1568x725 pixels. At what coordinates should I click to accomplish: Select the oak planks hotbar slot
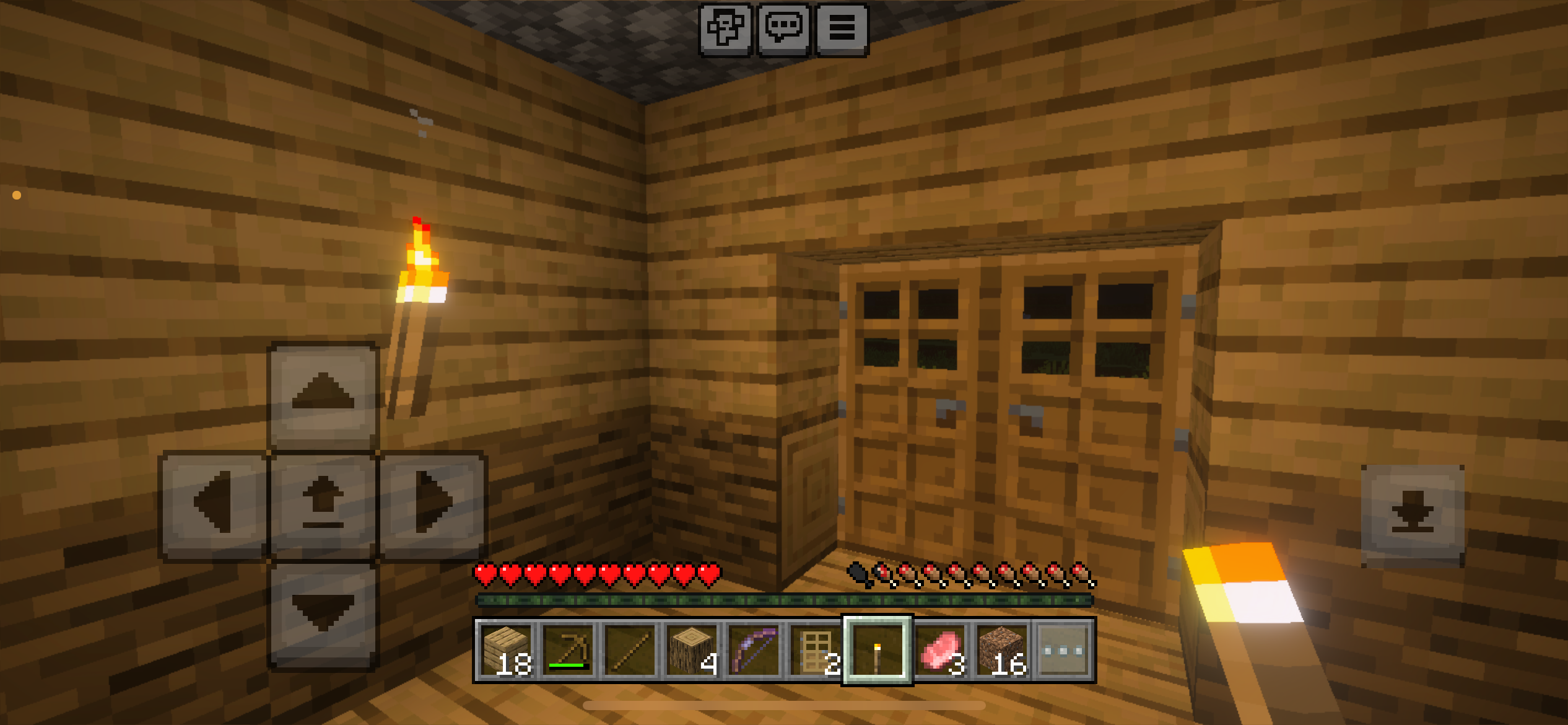pyautogui.click(x=506, y=650)
